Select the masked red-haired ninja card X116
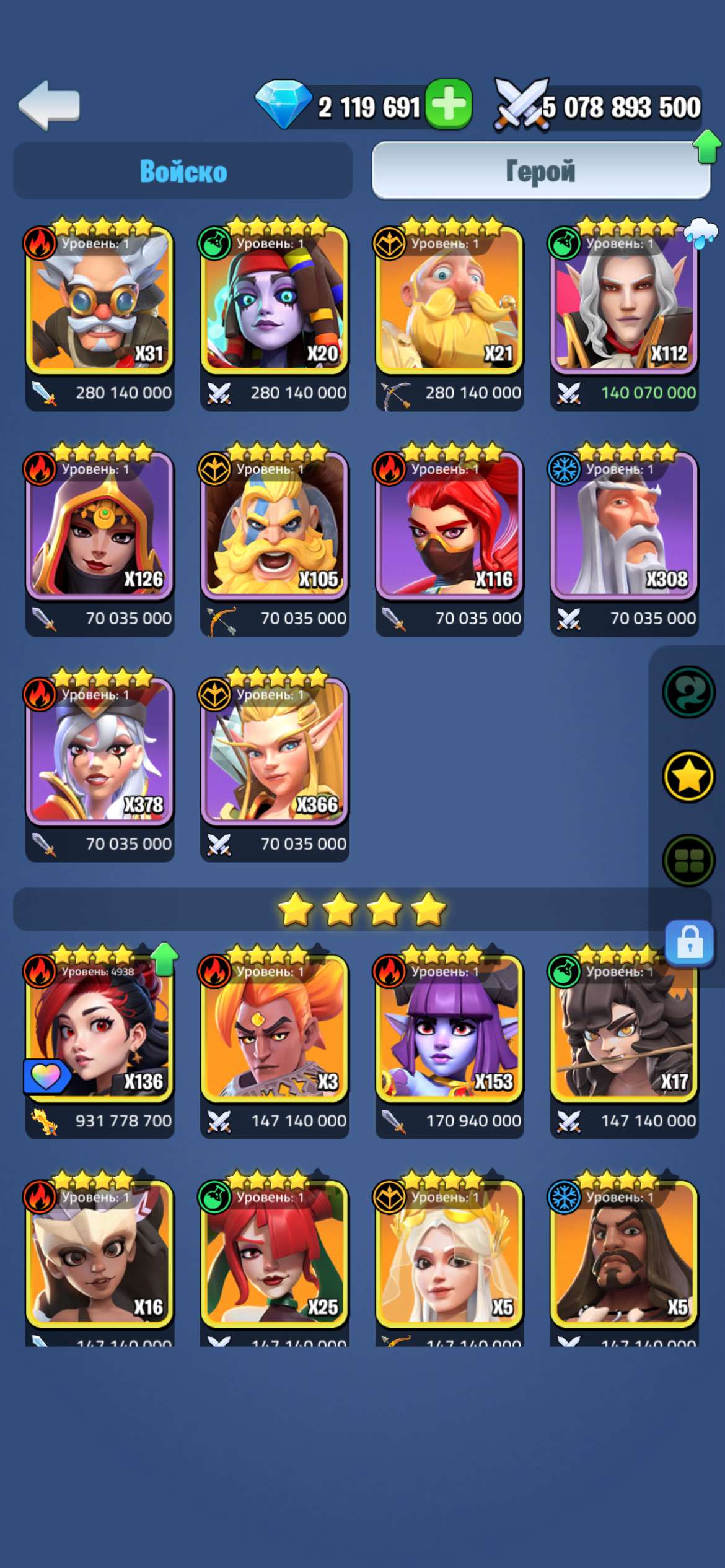 click(x=449, y=526)
